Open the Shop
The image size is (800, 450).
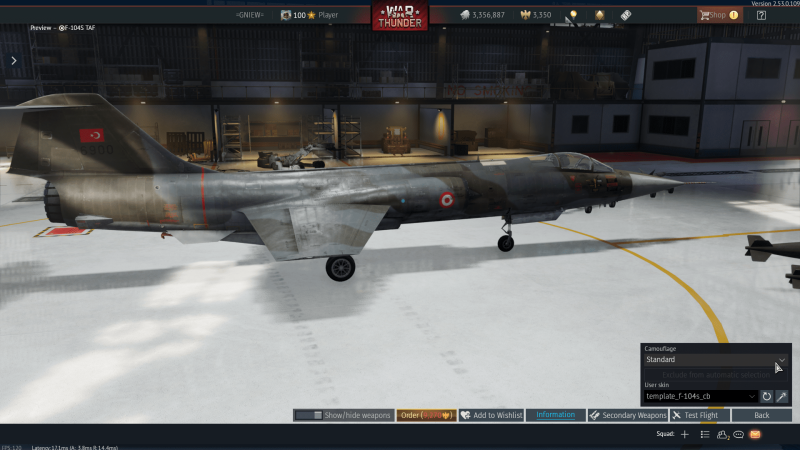(720, 15)
